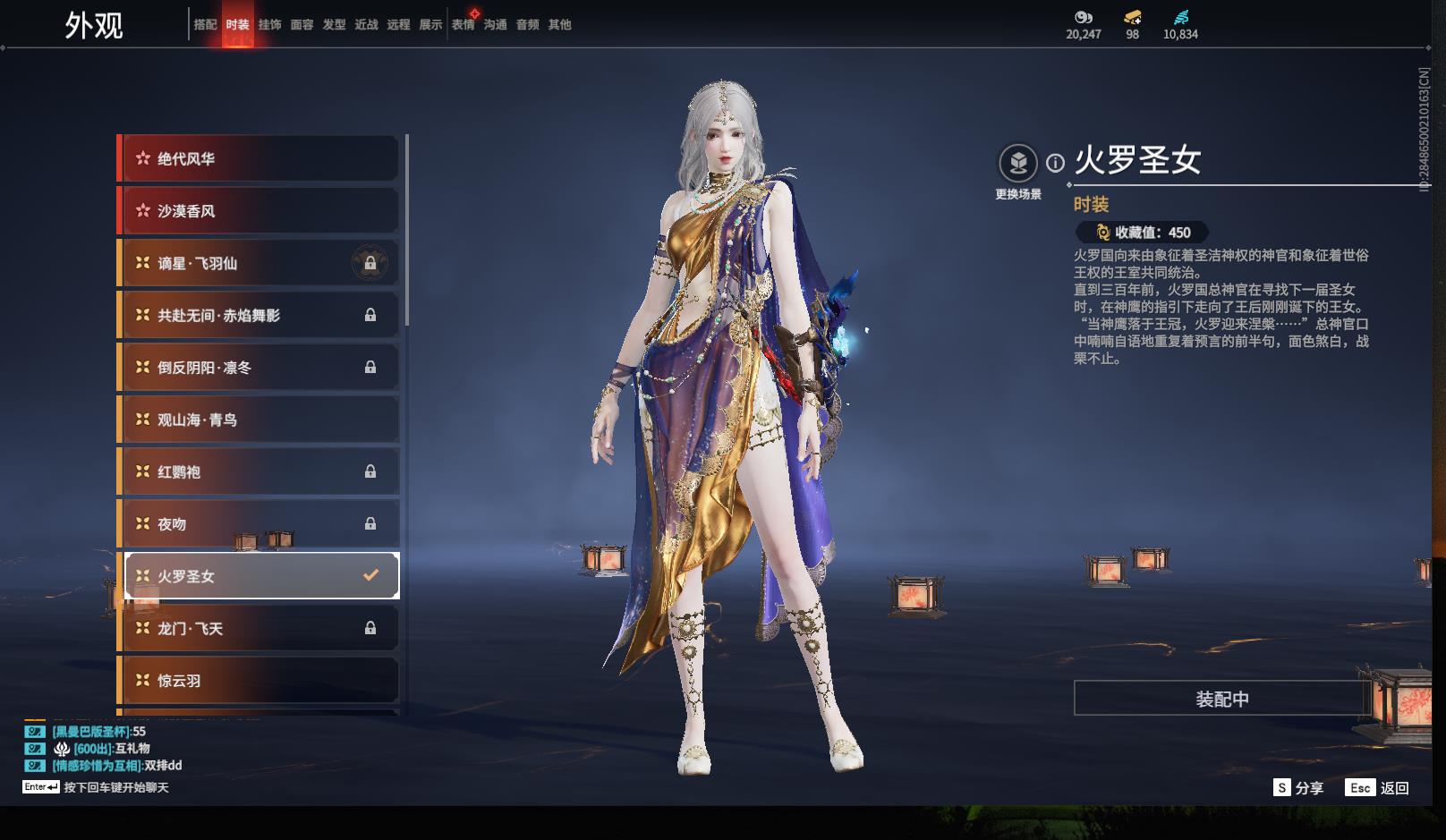Select the 近战 melee tab
This screenshot has height=840, width=1446.
(366, 25)
